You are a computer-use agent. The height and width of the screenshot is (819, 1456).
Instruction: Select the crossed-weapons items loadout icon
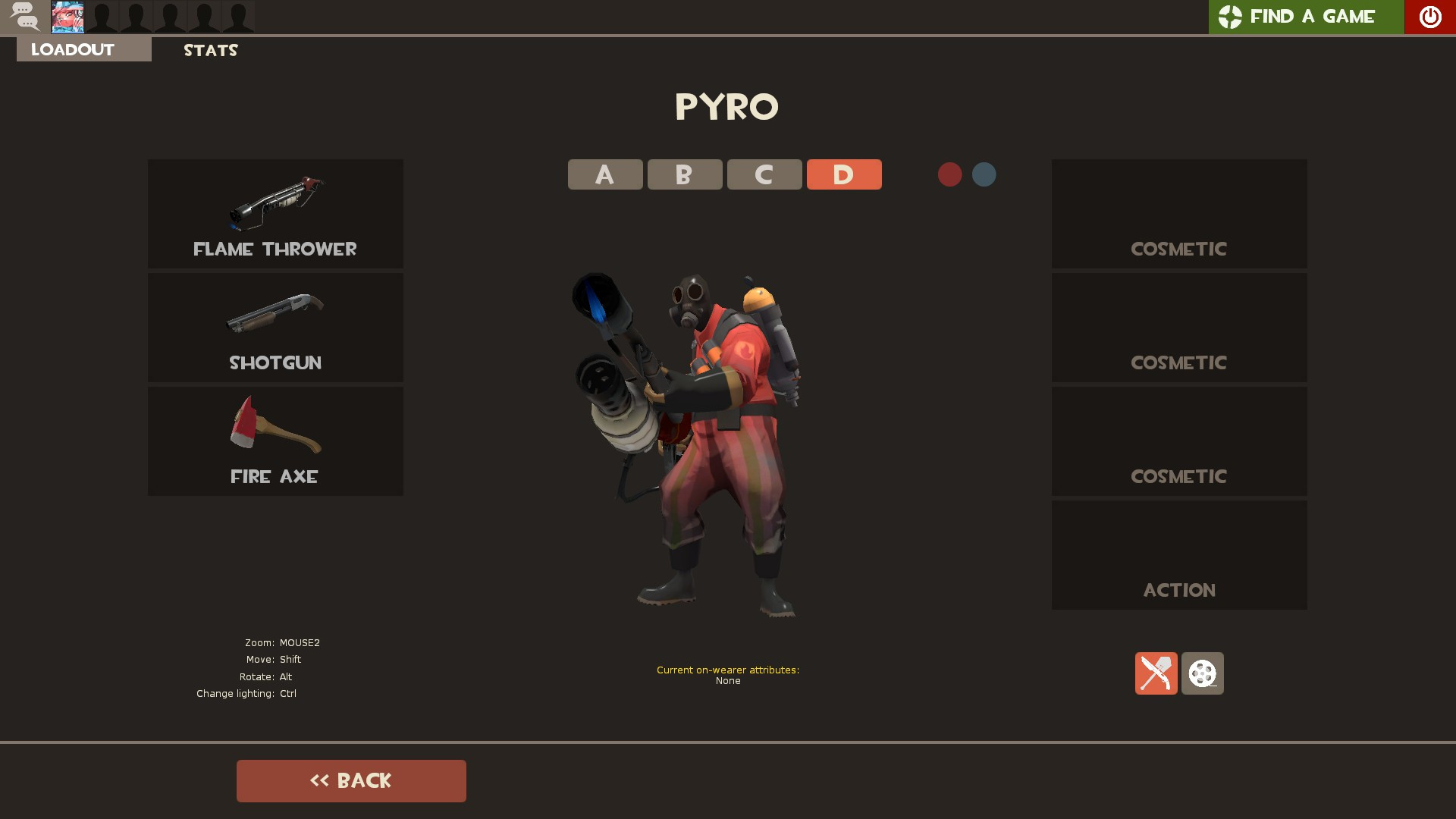pos(1156,673)
